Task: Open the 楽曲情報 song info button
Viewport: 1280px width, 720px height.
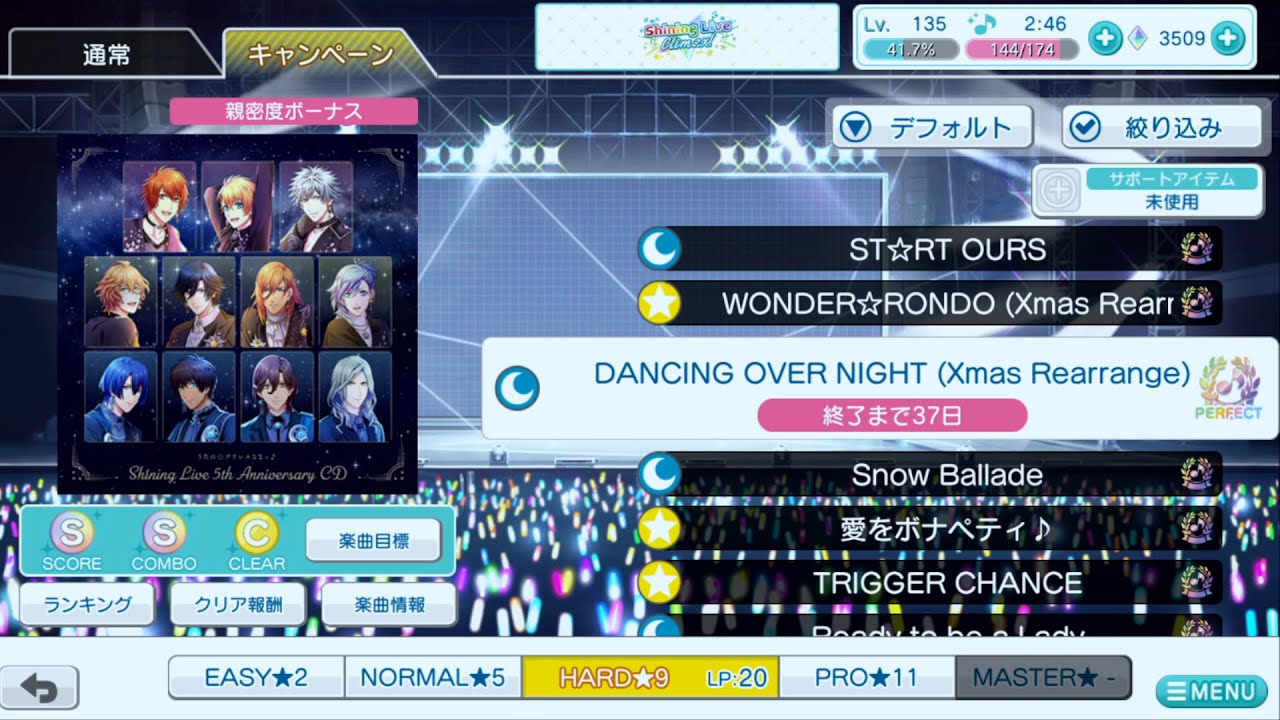Action: [x=387, y=604]
